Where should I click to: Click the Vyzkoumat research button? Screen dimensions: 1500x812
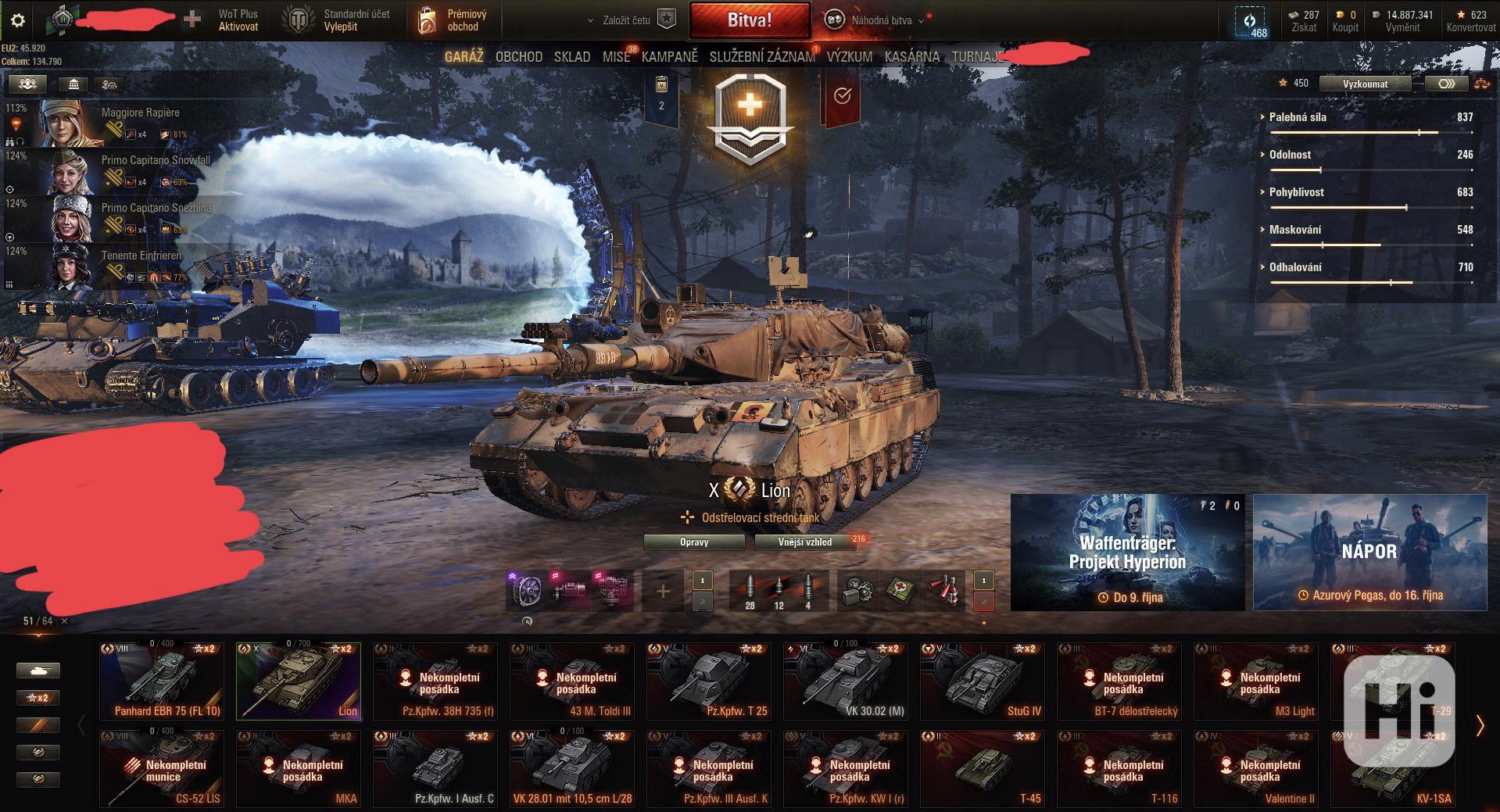click(1365, 84)
